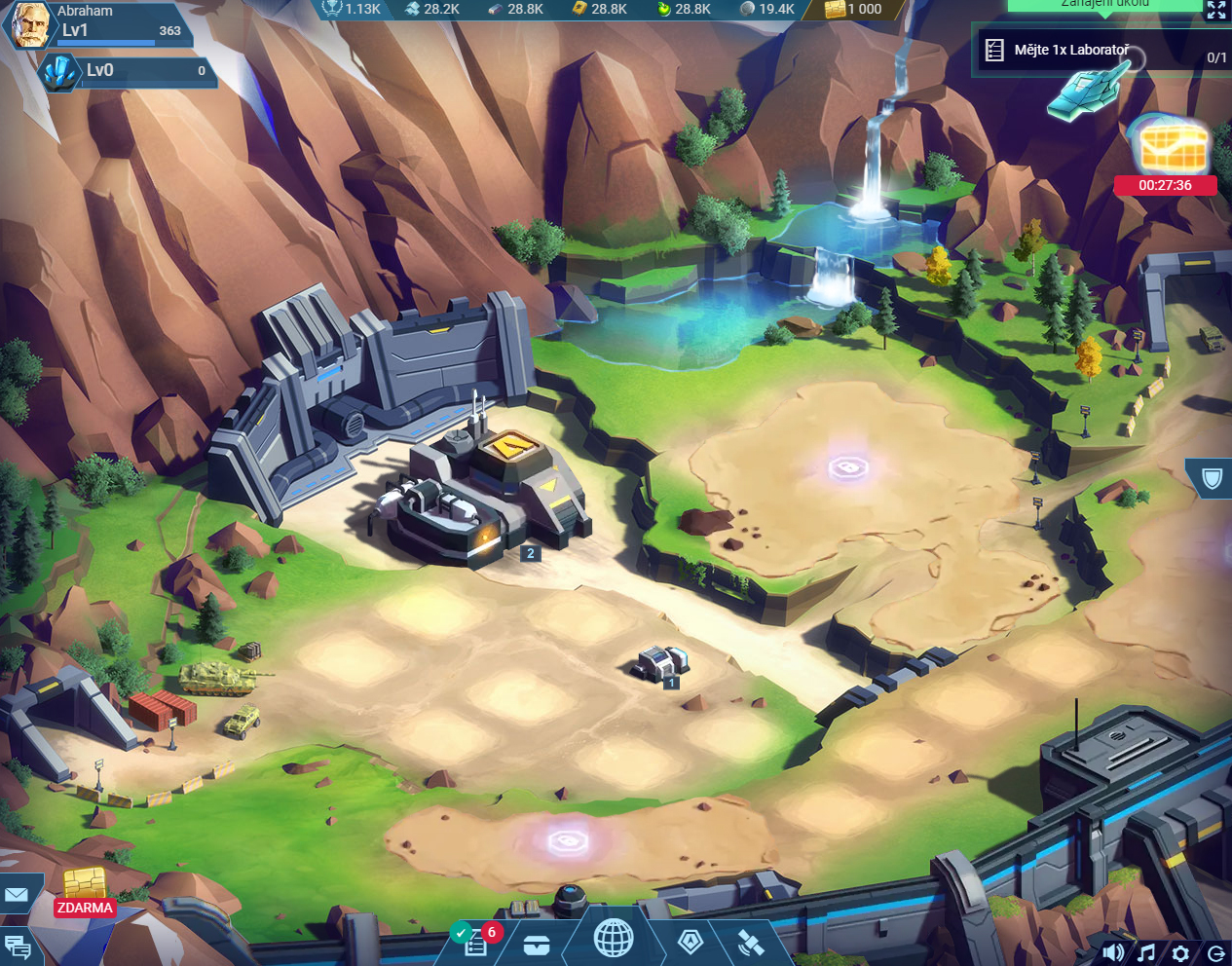Log out using the exit arrow icon
This screenshot has height=966, width=1232.
click(x=1215, y=952)
